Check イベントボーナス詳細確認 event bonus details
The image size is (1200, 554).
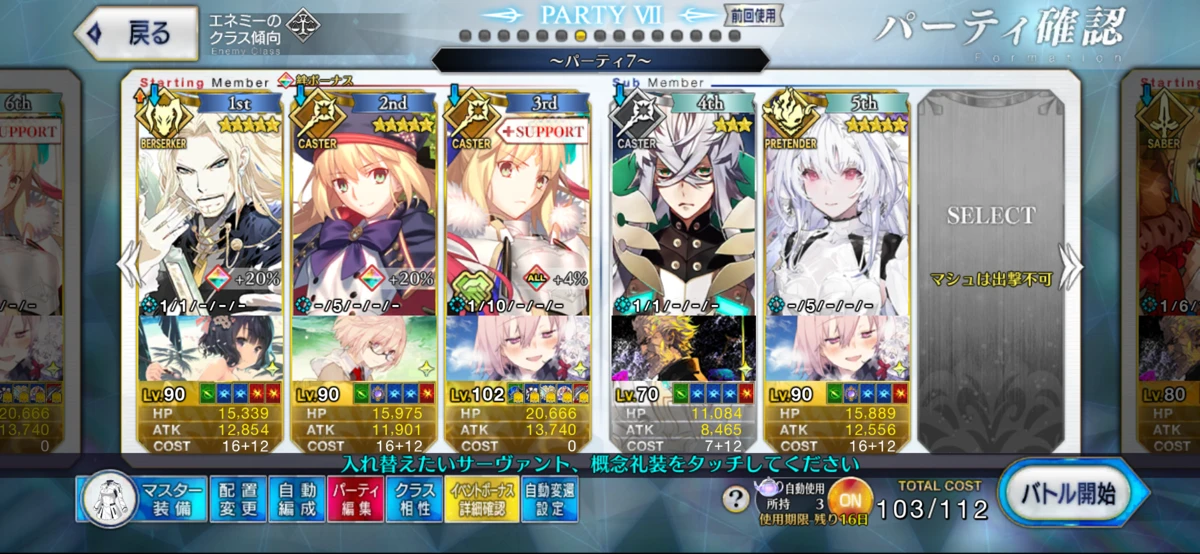point(482,498)
